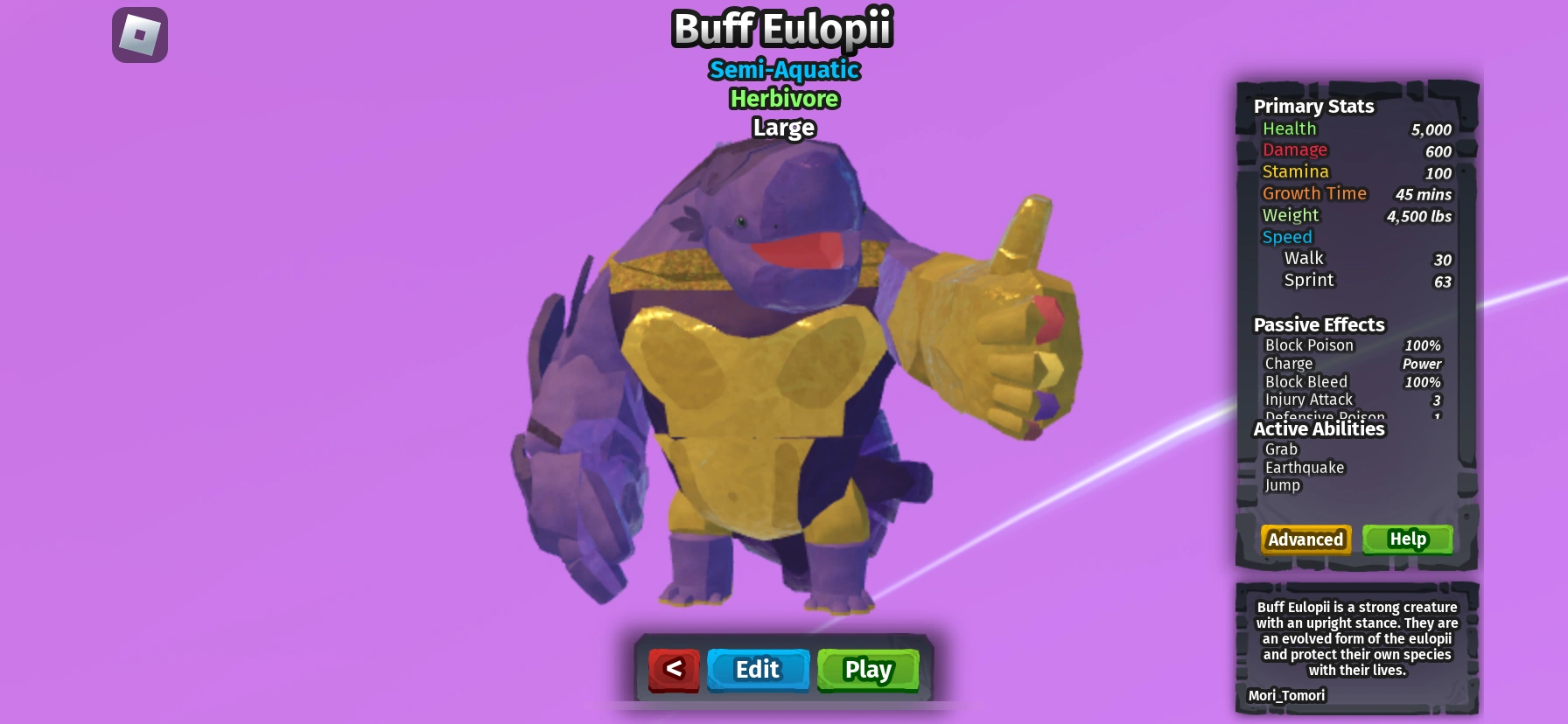Click the Mori_Tomori creator name

click(1287, 695)
